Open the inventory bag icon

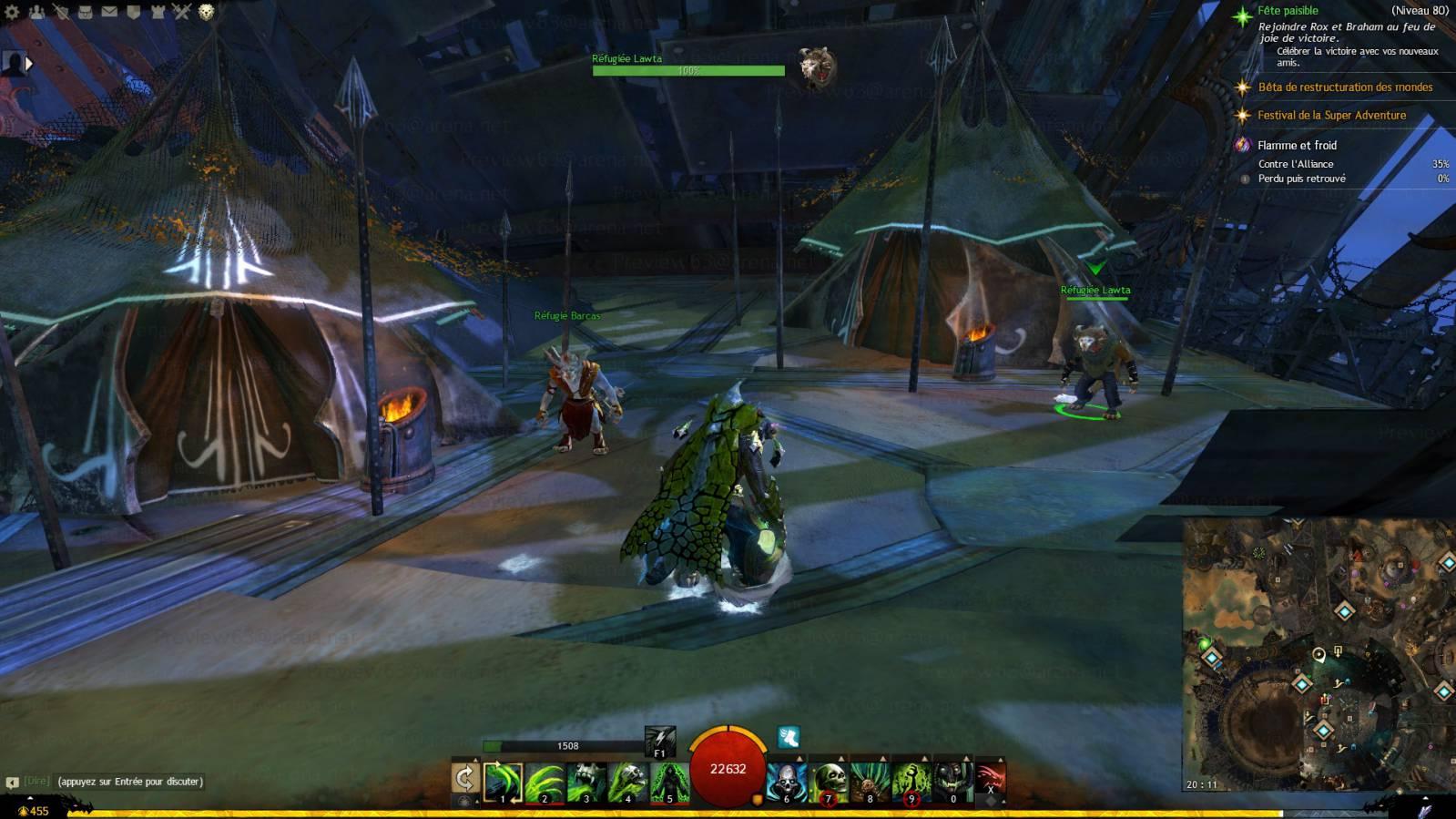pos(85,12)
